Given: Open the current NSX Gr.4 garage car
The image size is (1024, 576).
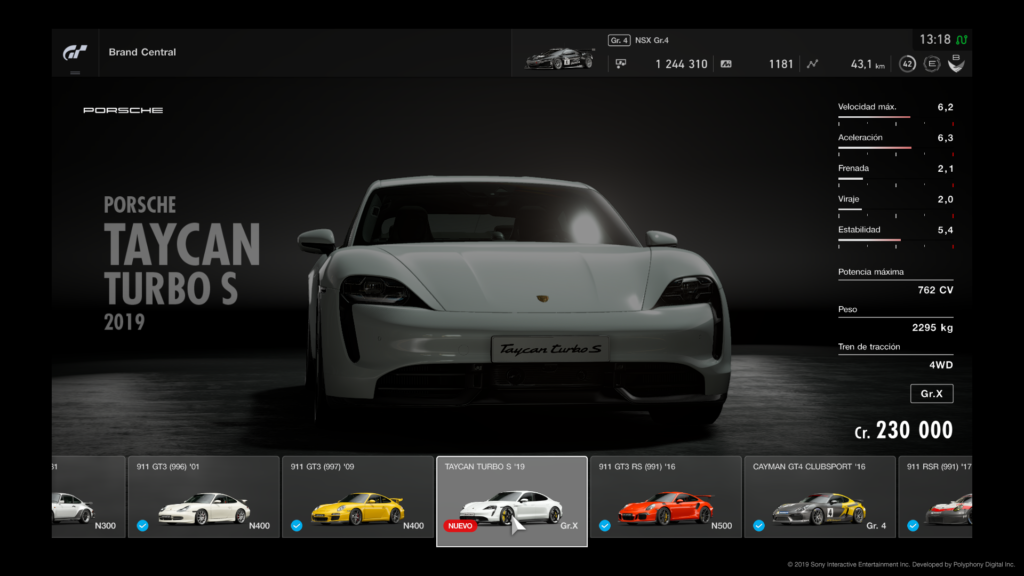Looking at the screenshot, I should pos(559,58).
